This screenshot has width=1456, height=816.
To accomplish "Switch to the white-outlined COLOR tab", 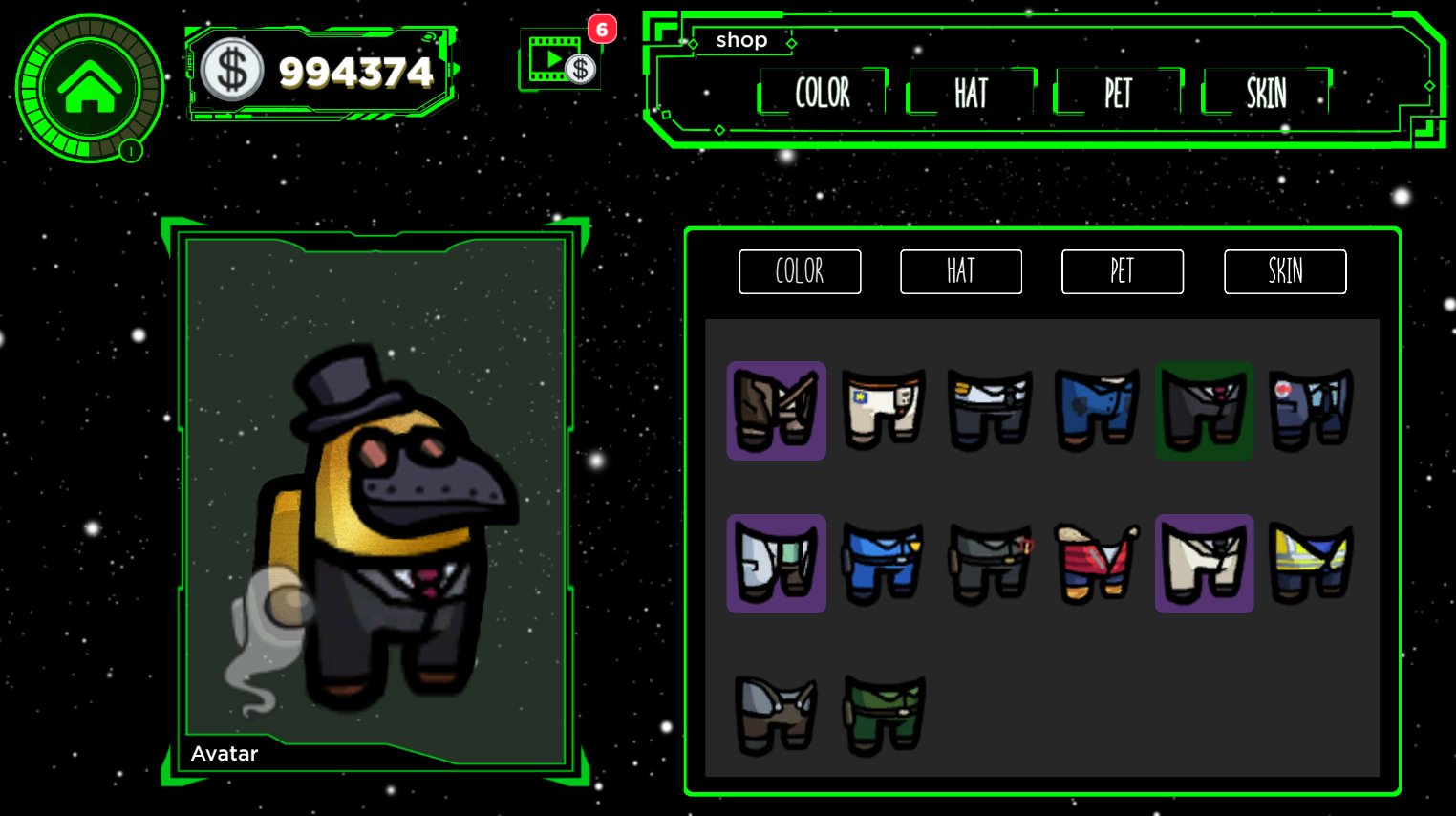I will pos(800,271).
